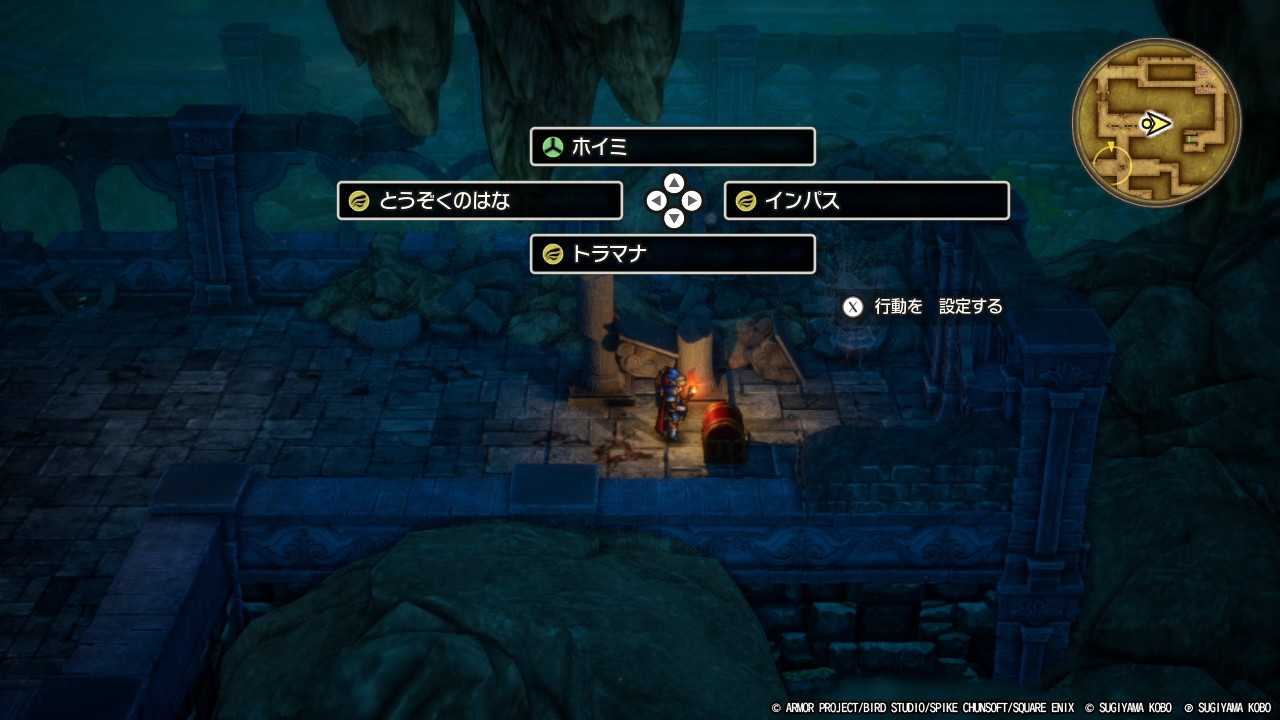
Task: Select the トラマナ spell option
Action: (x=672, y=254)
